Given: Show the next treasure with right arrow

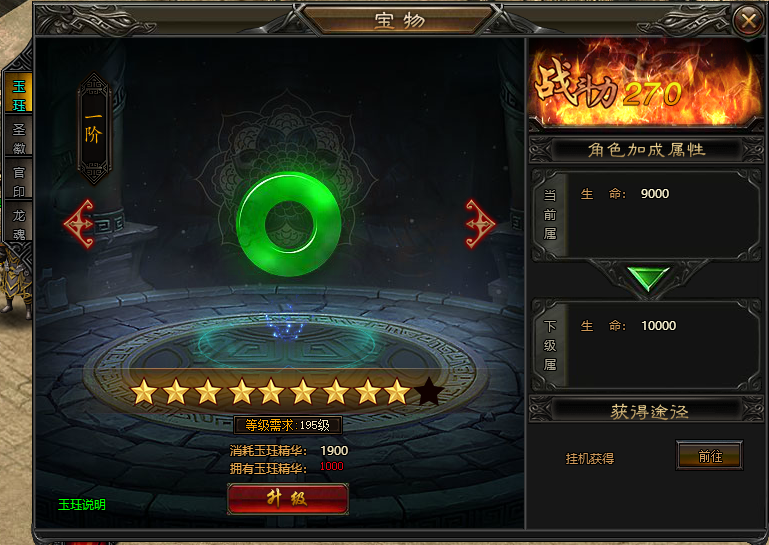Looking at the screenshot, I should pyautogui.click(x=480, y=224).
